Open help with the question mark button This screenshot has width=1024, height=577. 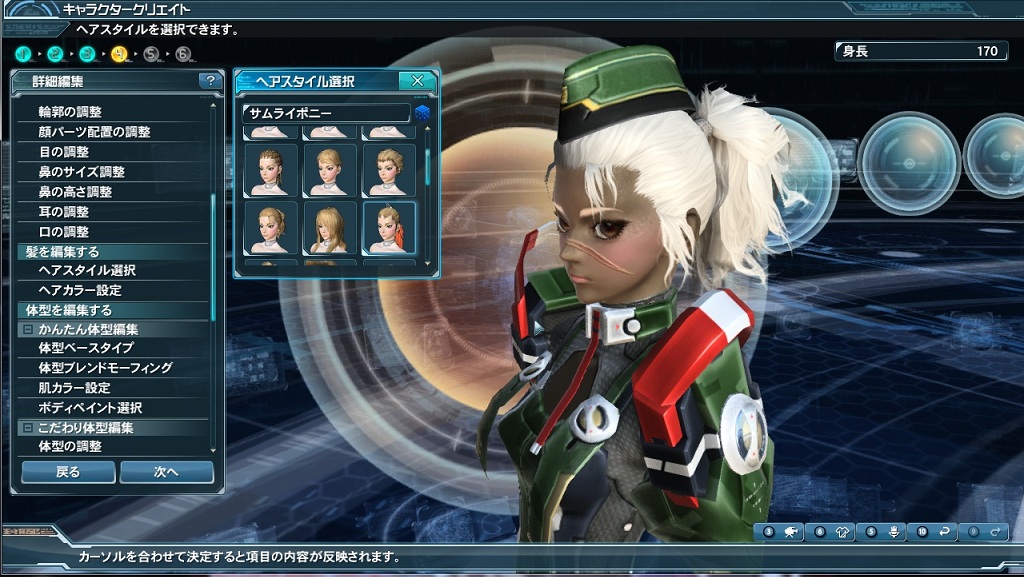pyautogui.click(x=210, y=81)
